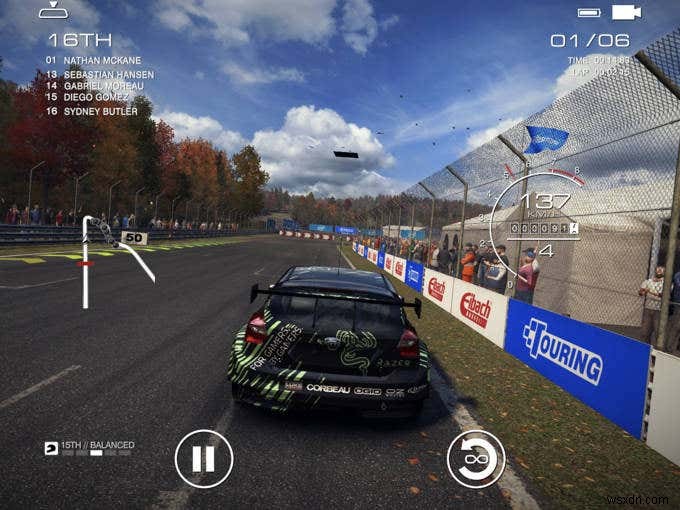Image resolution: width=680 pixels, height=510 pixels.
Task: Switch the camera view using the camera icon
Action: pyautogui.click(x=626, y=12)
